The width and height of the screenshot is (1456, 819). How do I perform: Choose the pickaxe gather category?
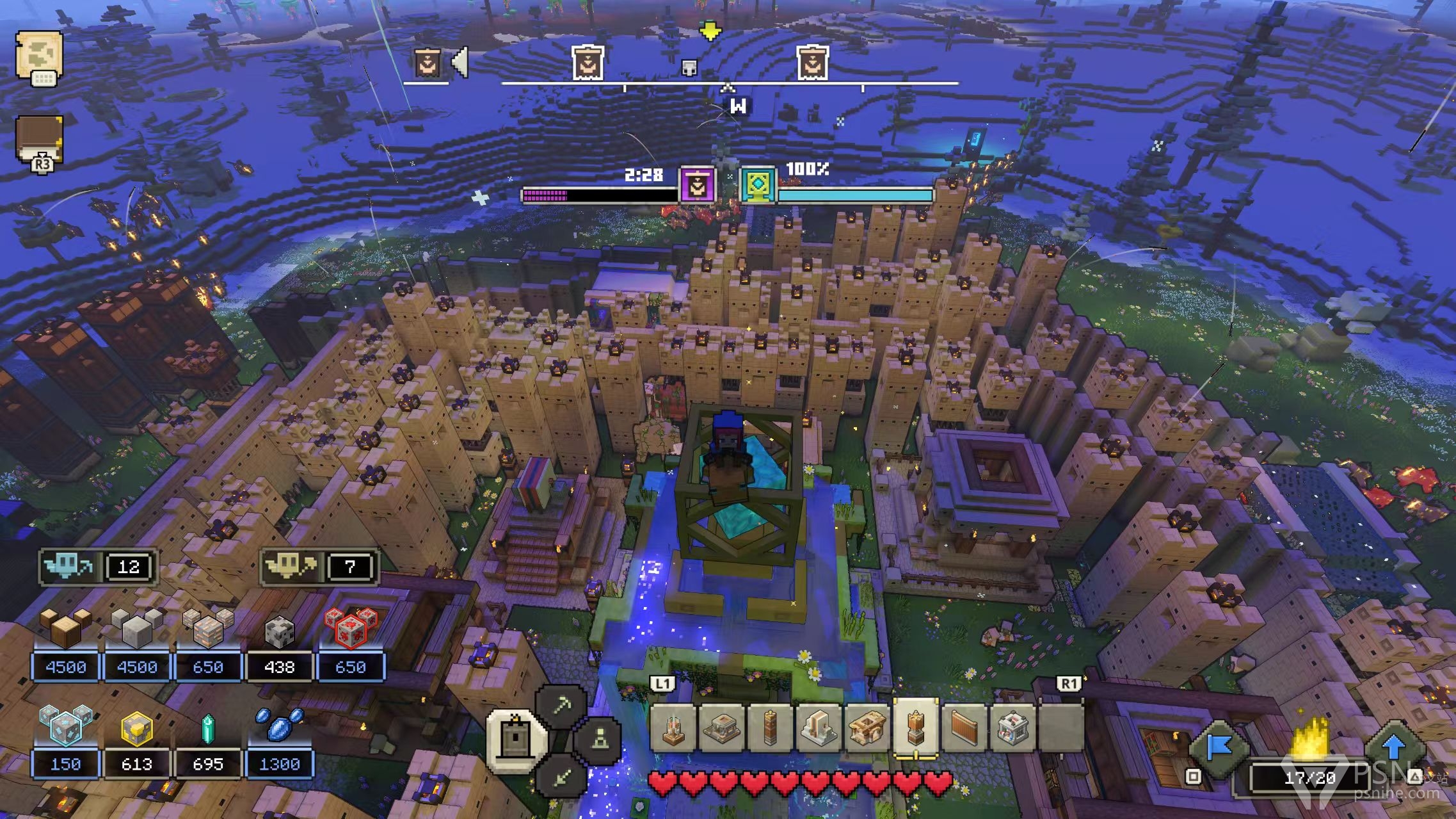[x=561, y=707]
